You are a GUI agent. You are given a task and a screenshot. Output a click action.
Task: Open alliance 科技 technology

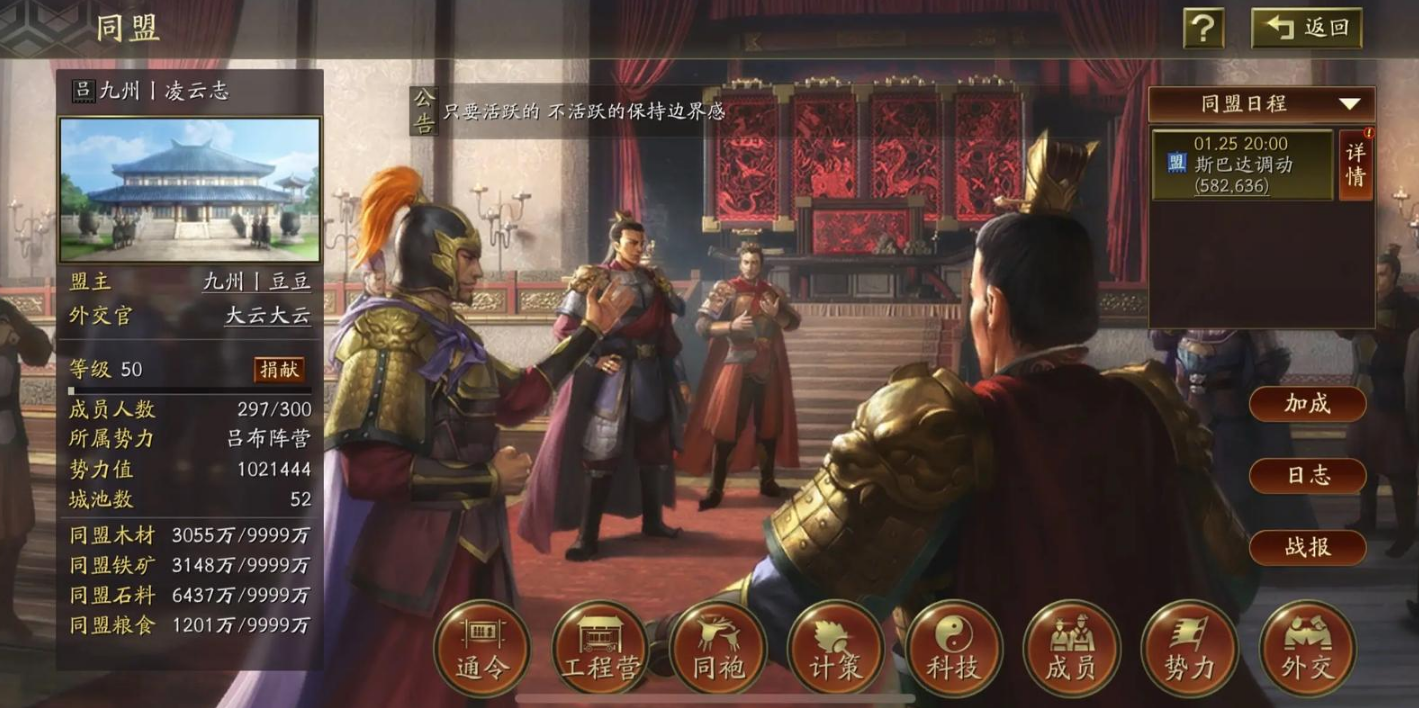click(954, 649)
